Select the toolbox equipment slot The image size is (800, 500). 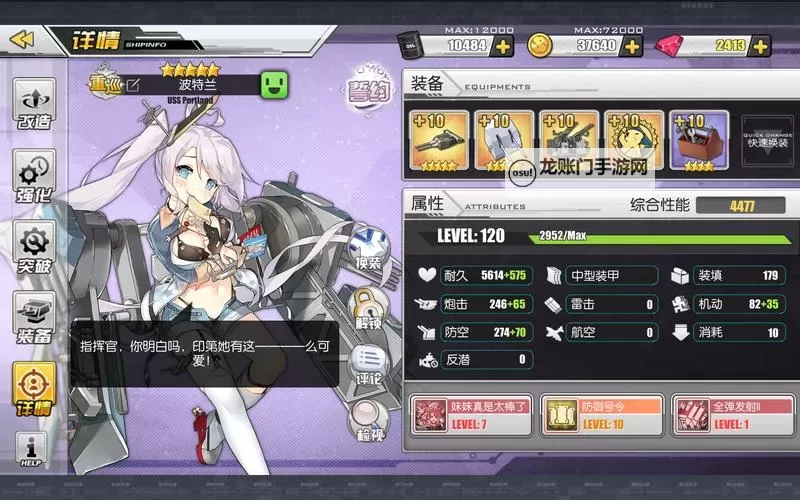(699, 141)
